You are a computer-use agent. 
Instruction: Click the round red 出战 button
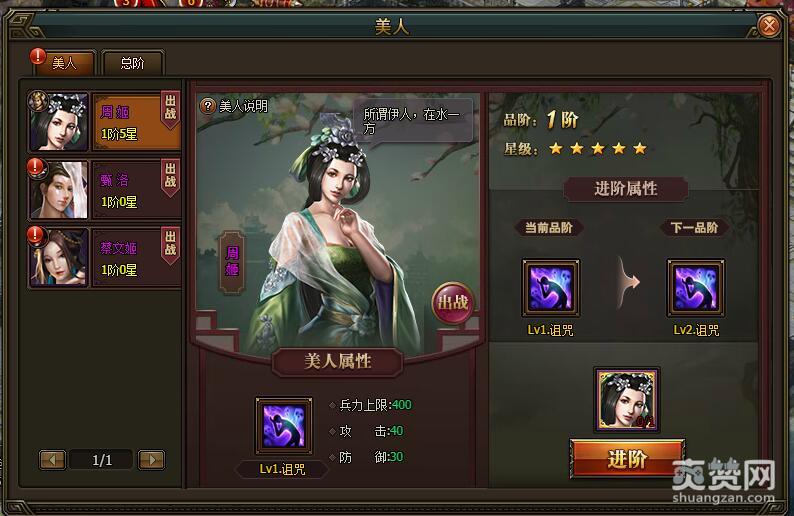tap(452, 304)
